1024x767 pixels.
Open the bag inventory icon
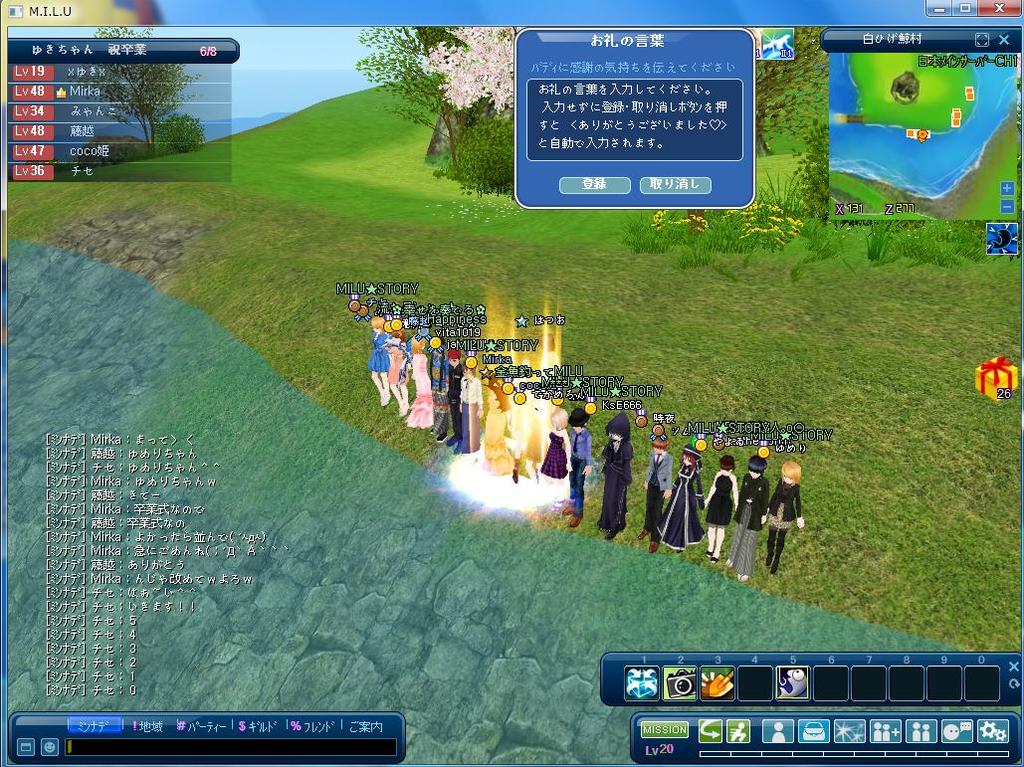pyautogui.click(x=813, y=731)
